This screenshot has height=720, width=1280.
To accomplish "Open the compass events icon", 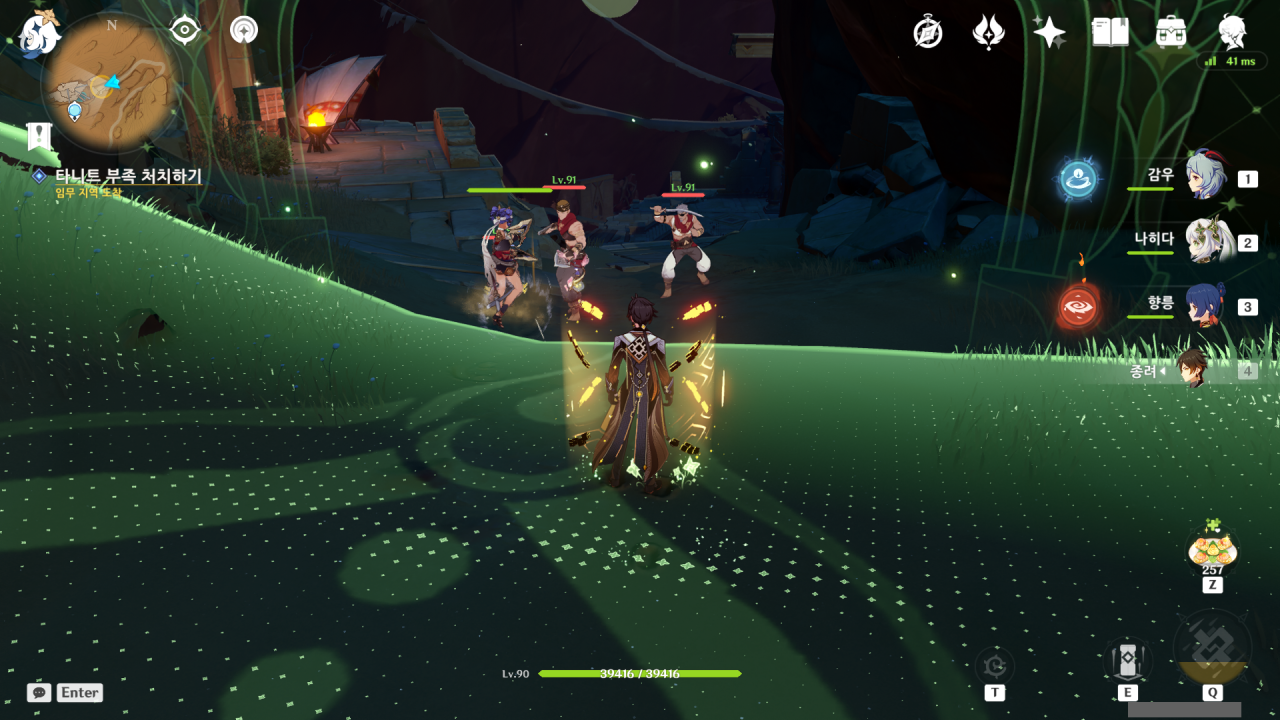I will pyautogui.click(x=928, y=33).
